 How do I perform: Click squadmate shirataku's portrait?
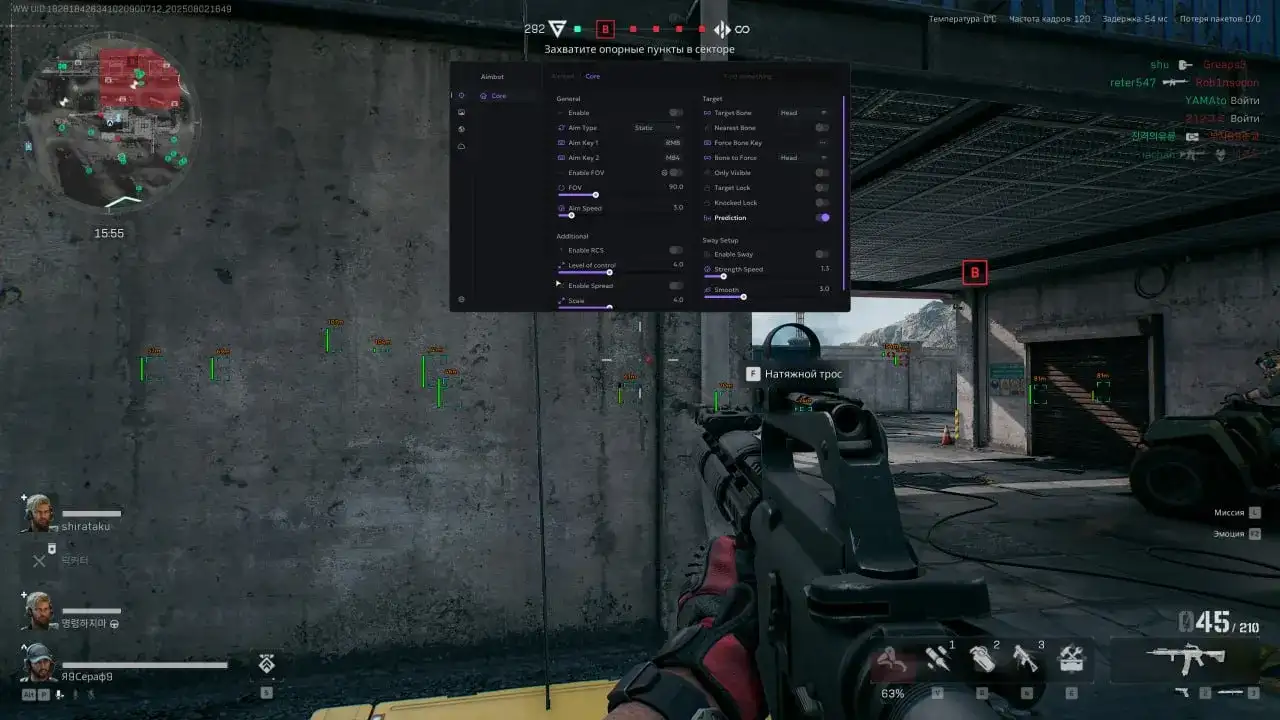39,514
